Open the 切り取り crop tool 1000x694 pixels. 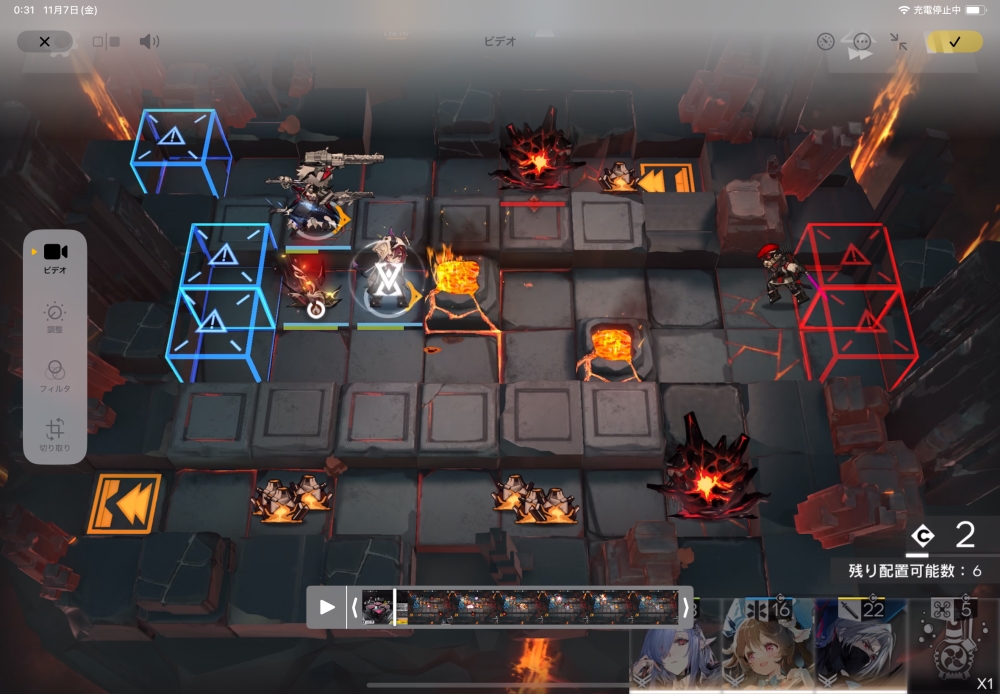(55, 434)
